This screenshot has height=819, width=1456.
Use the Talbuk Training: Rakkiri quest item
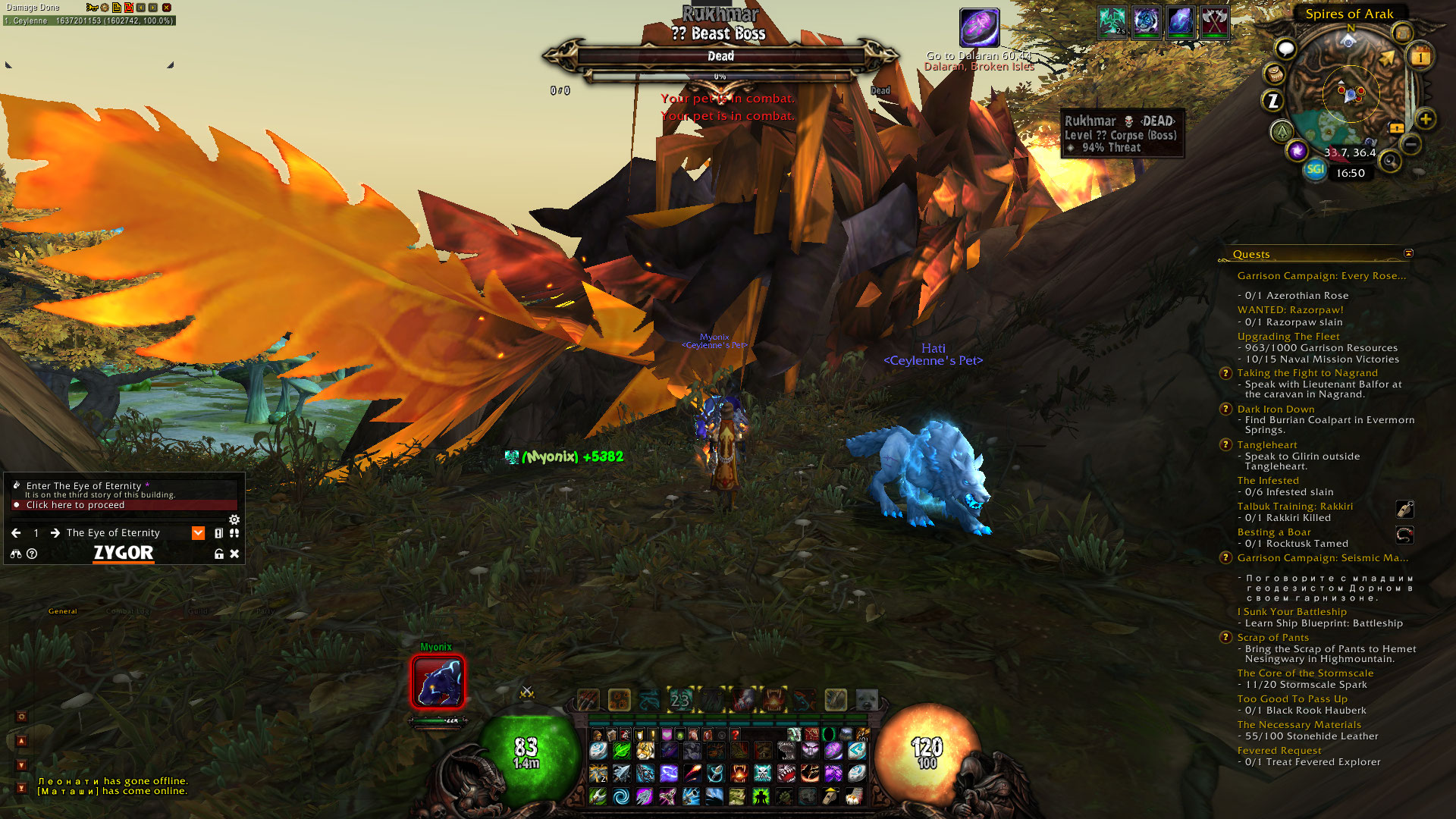point(1404,509)
